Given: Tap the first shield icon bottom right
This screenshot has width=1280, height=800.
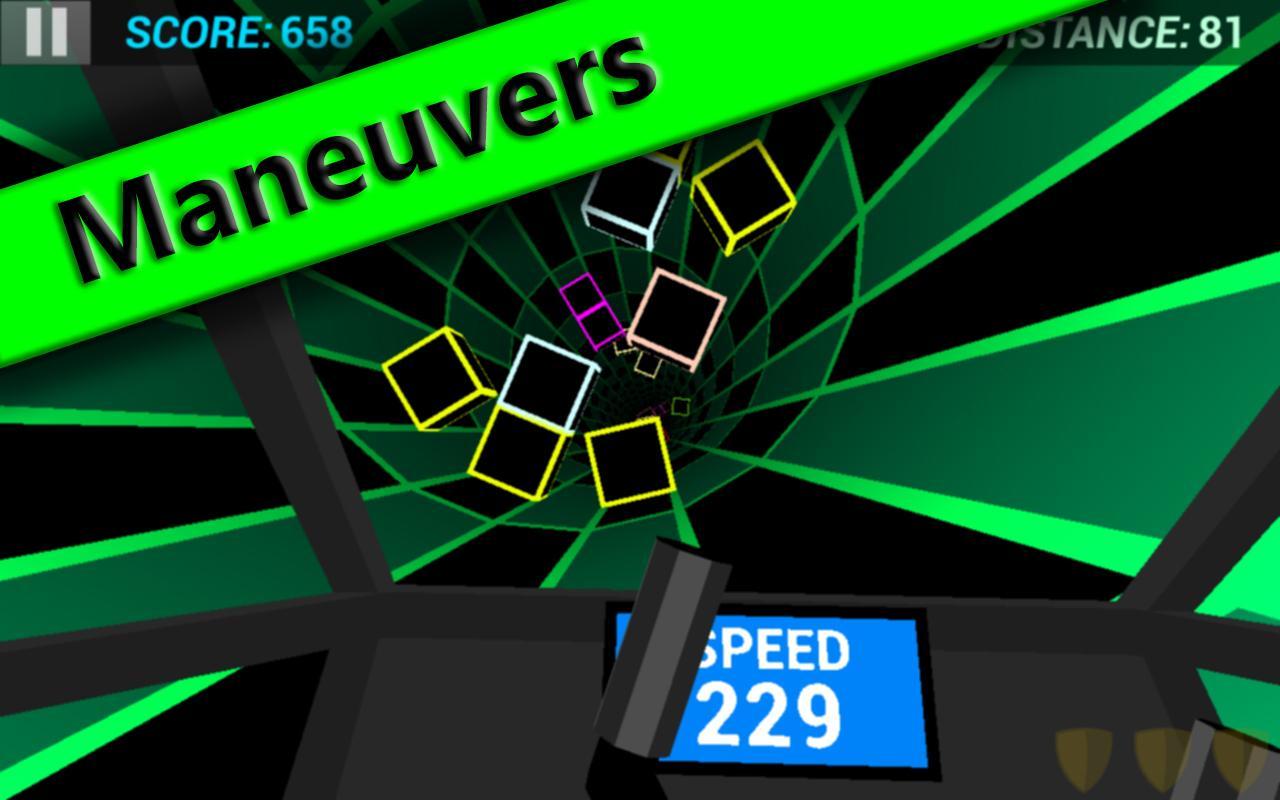Looking at the screenshot, I should (1083, 757).
